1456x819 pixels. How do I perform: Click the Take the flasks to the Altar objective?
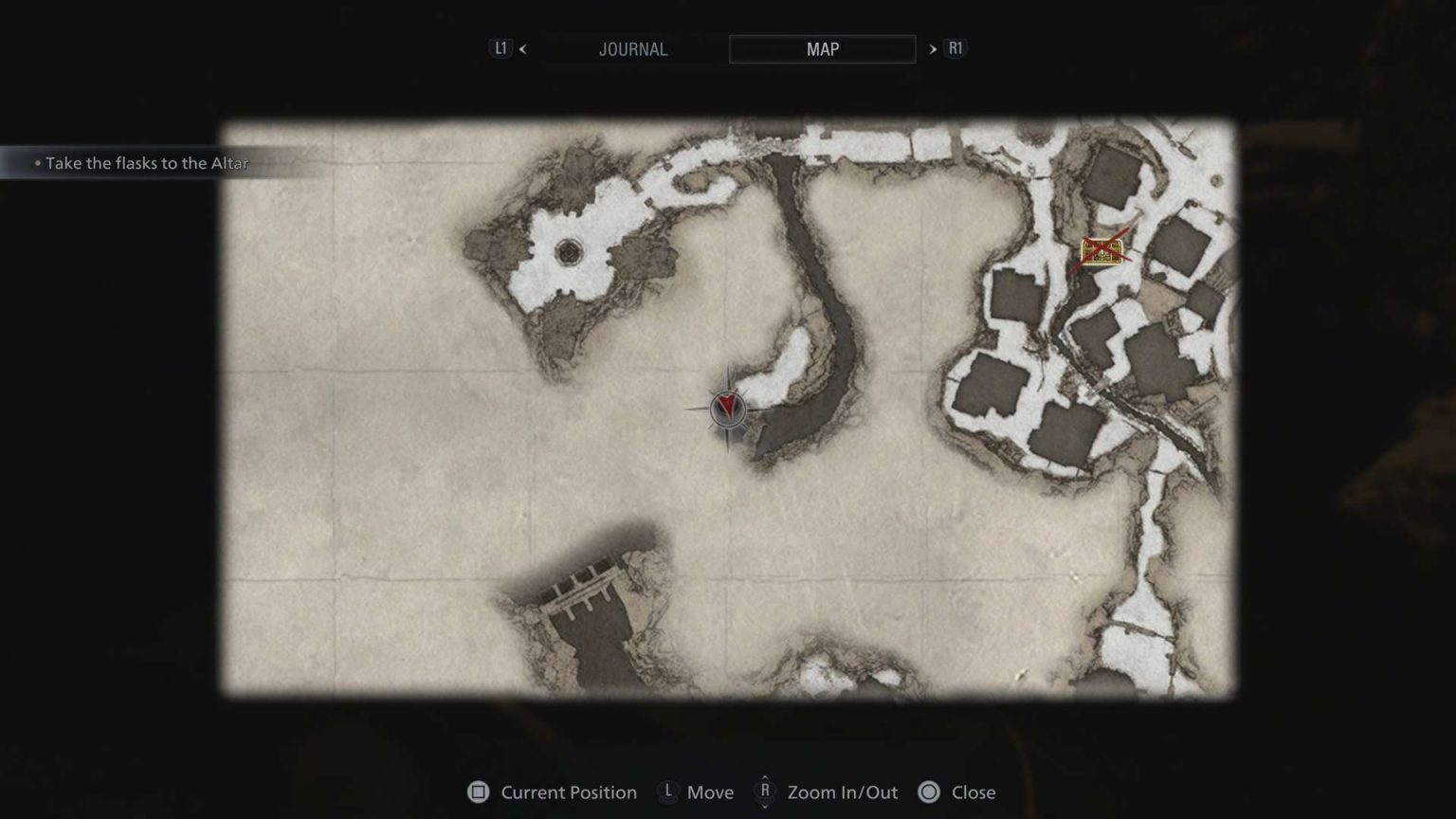pyautogui.click(x=147, y=163)
